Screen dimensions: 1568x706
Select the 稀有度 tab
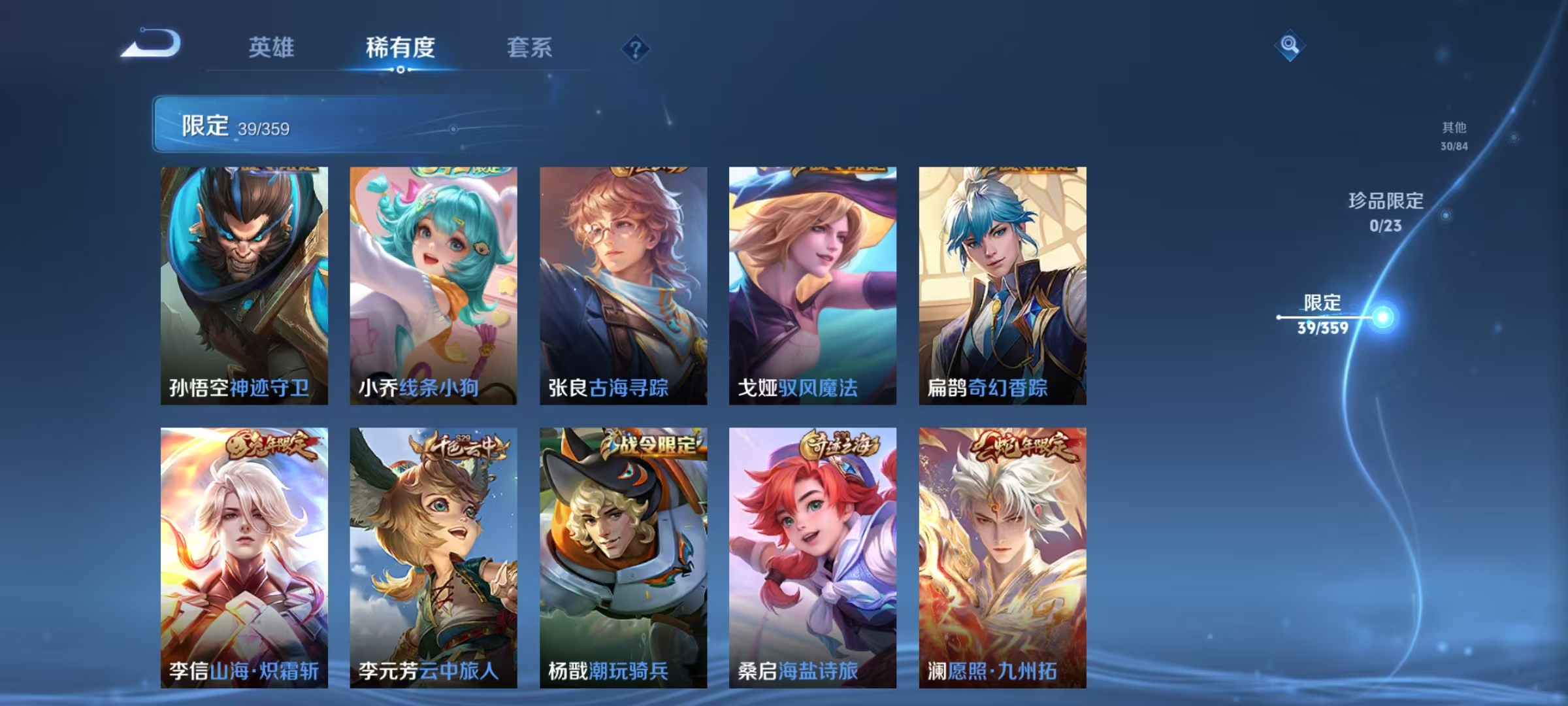click(400, 47)
